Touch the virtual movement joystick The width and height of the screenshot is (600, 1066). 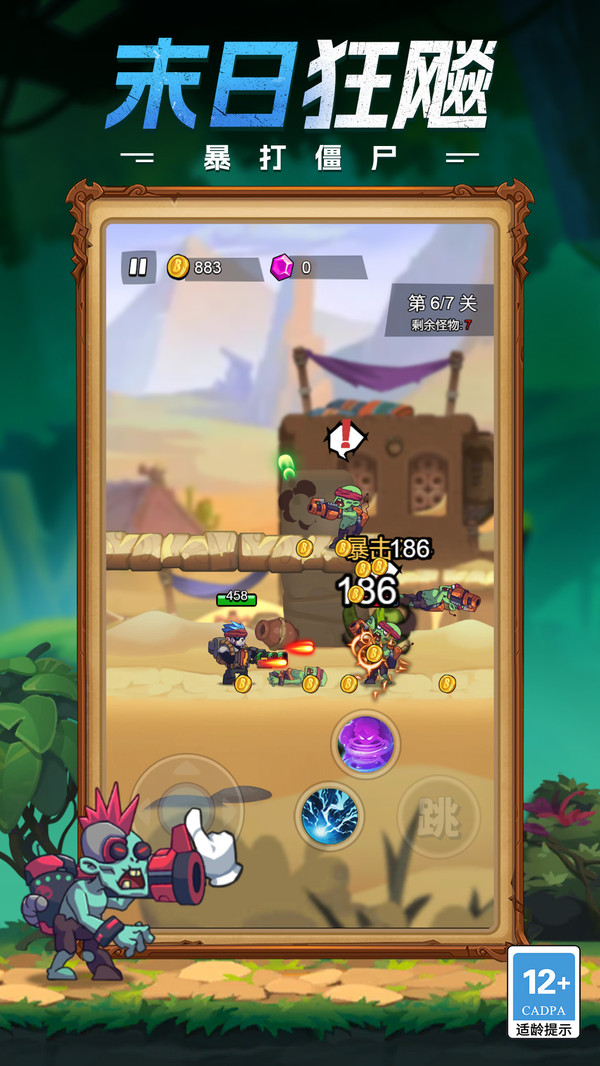click(x=186, y=808)
